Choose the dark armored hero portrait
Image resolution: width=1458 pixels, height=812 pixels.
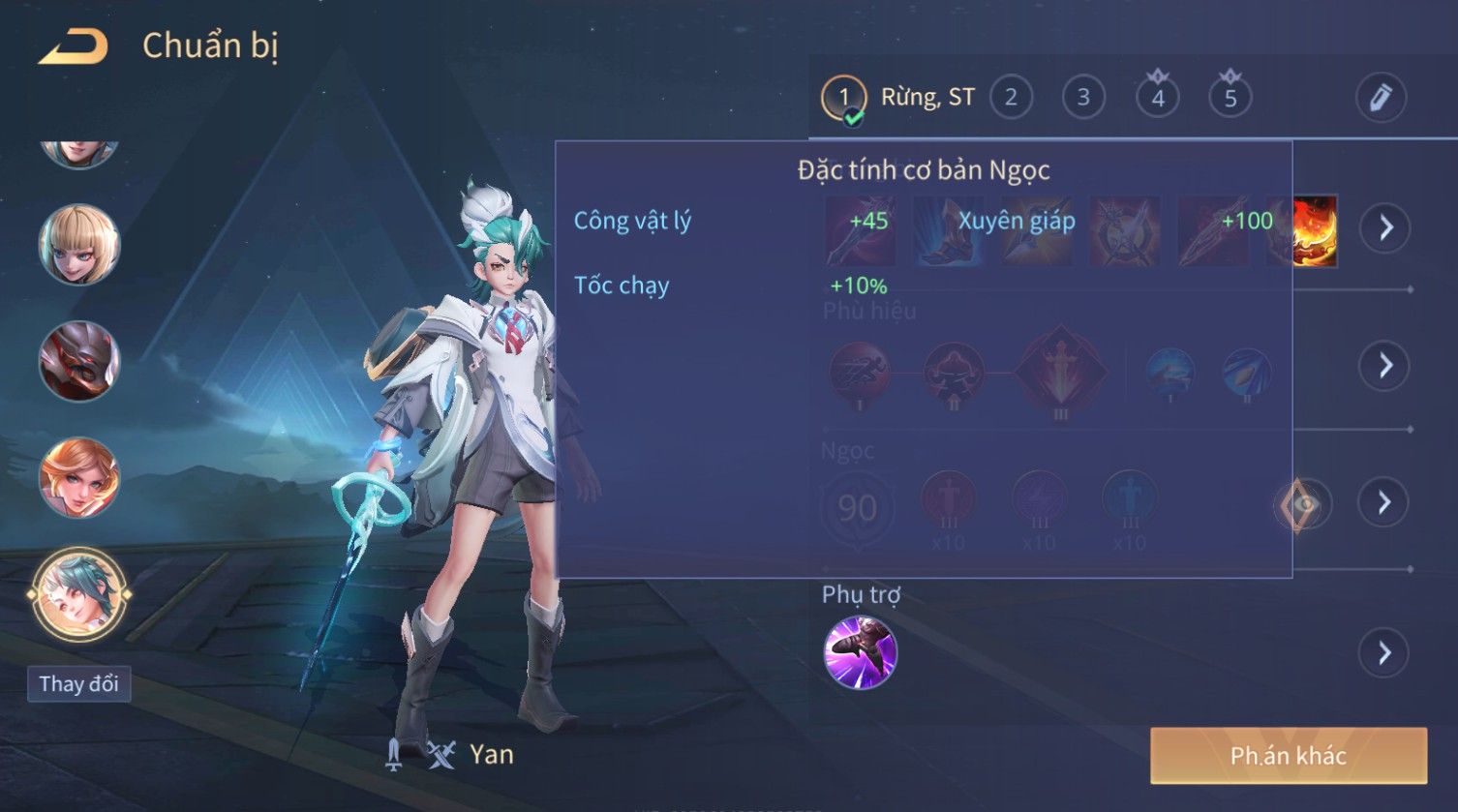(x=79, y=361)
